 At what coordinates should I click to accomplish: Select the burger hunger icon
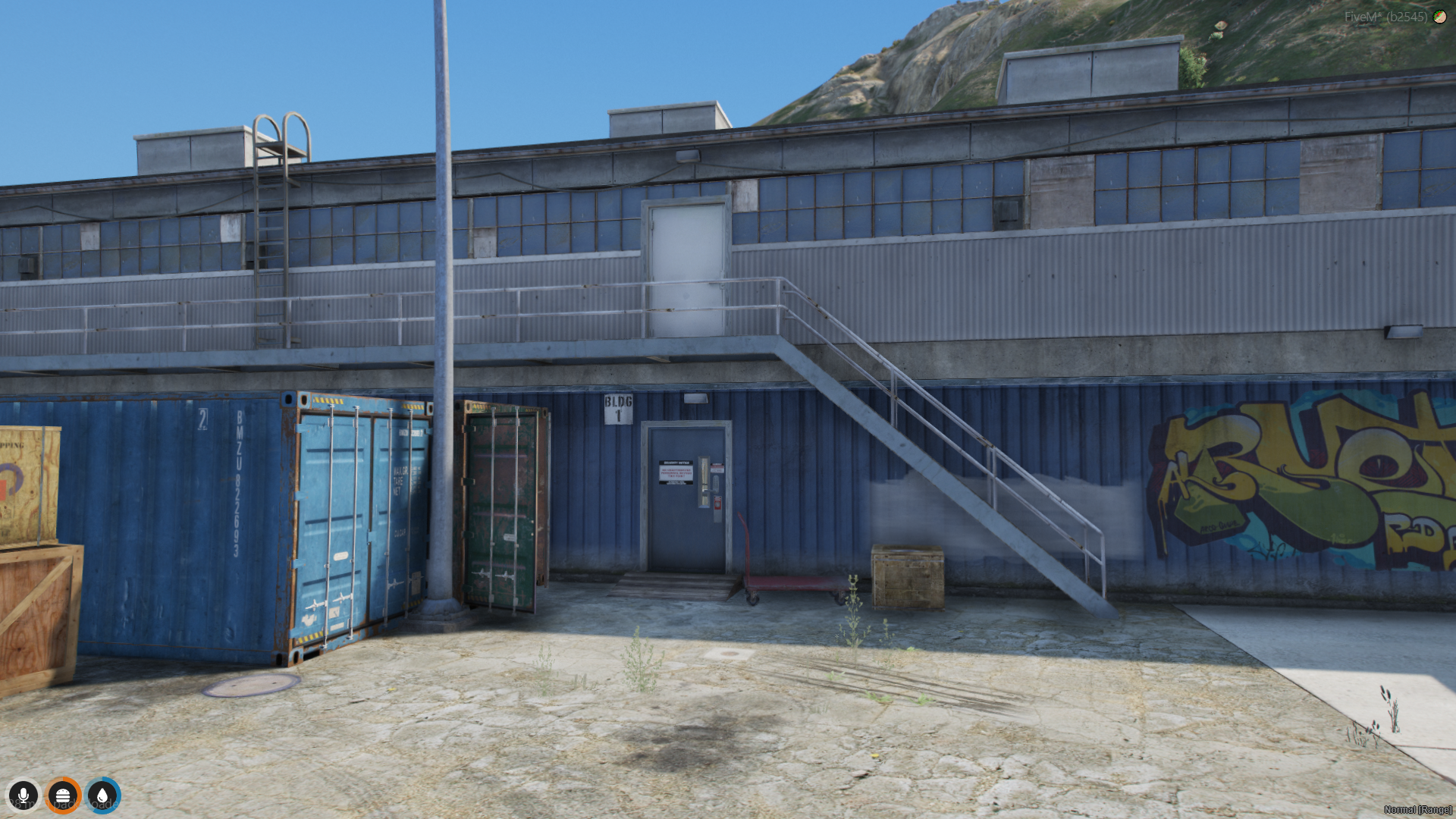tap(63, 795)
